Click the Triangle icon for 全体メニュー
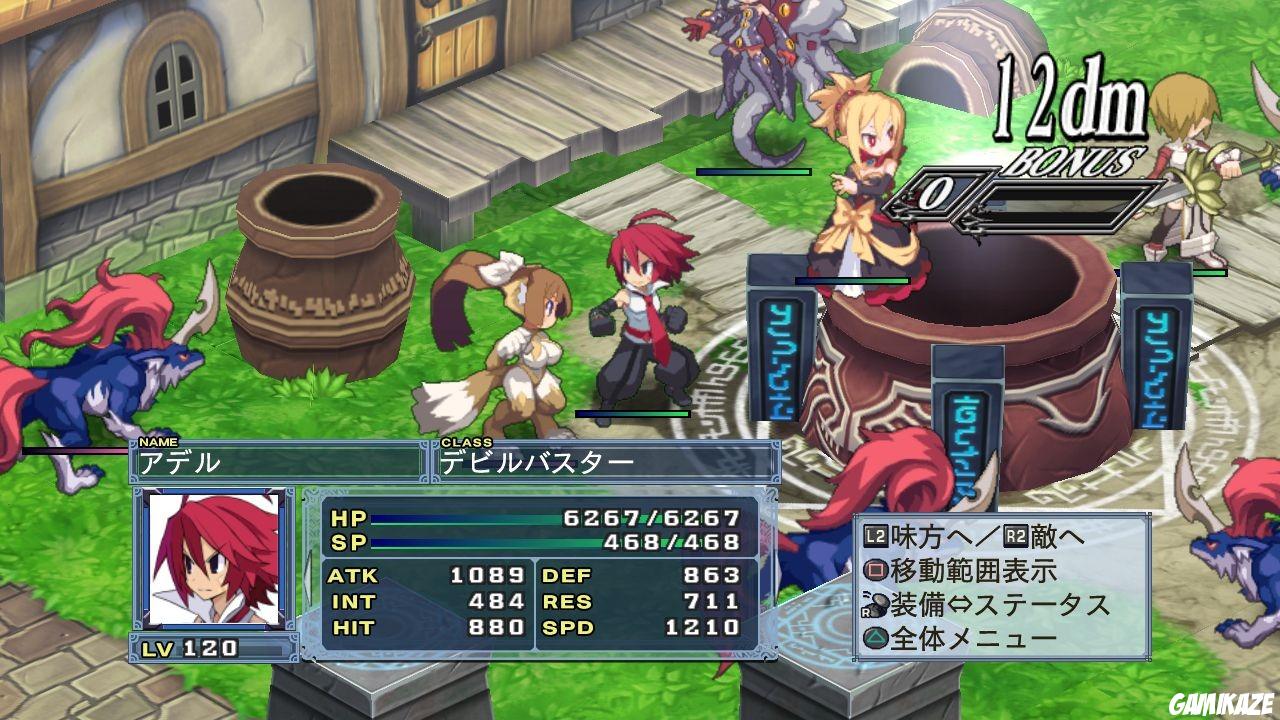Viewport: 1280px width, 720px height. pos(876,638)
